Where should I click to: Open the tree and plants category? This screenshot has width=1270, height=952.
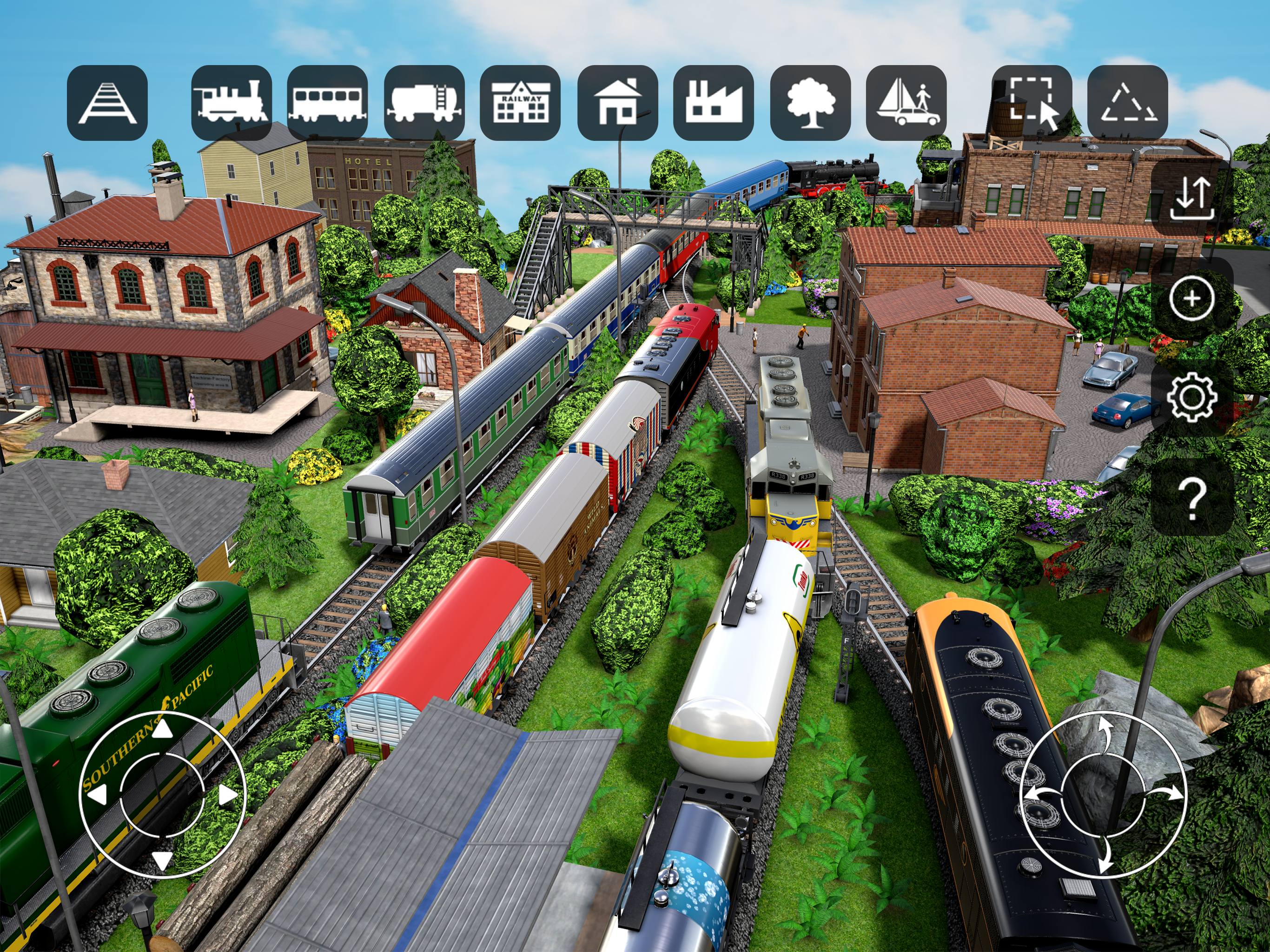click(810, 103)
